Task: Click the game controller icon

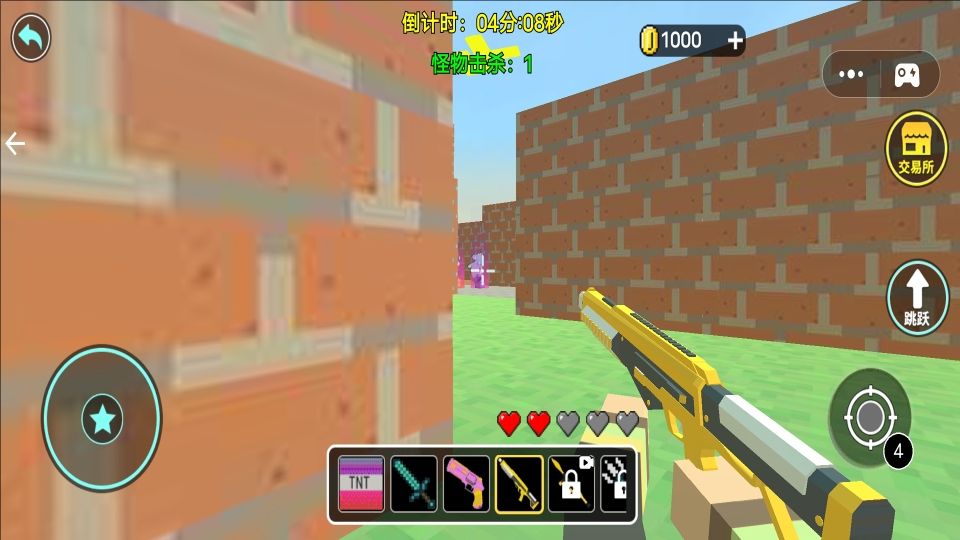Action: tap(907, 74)
